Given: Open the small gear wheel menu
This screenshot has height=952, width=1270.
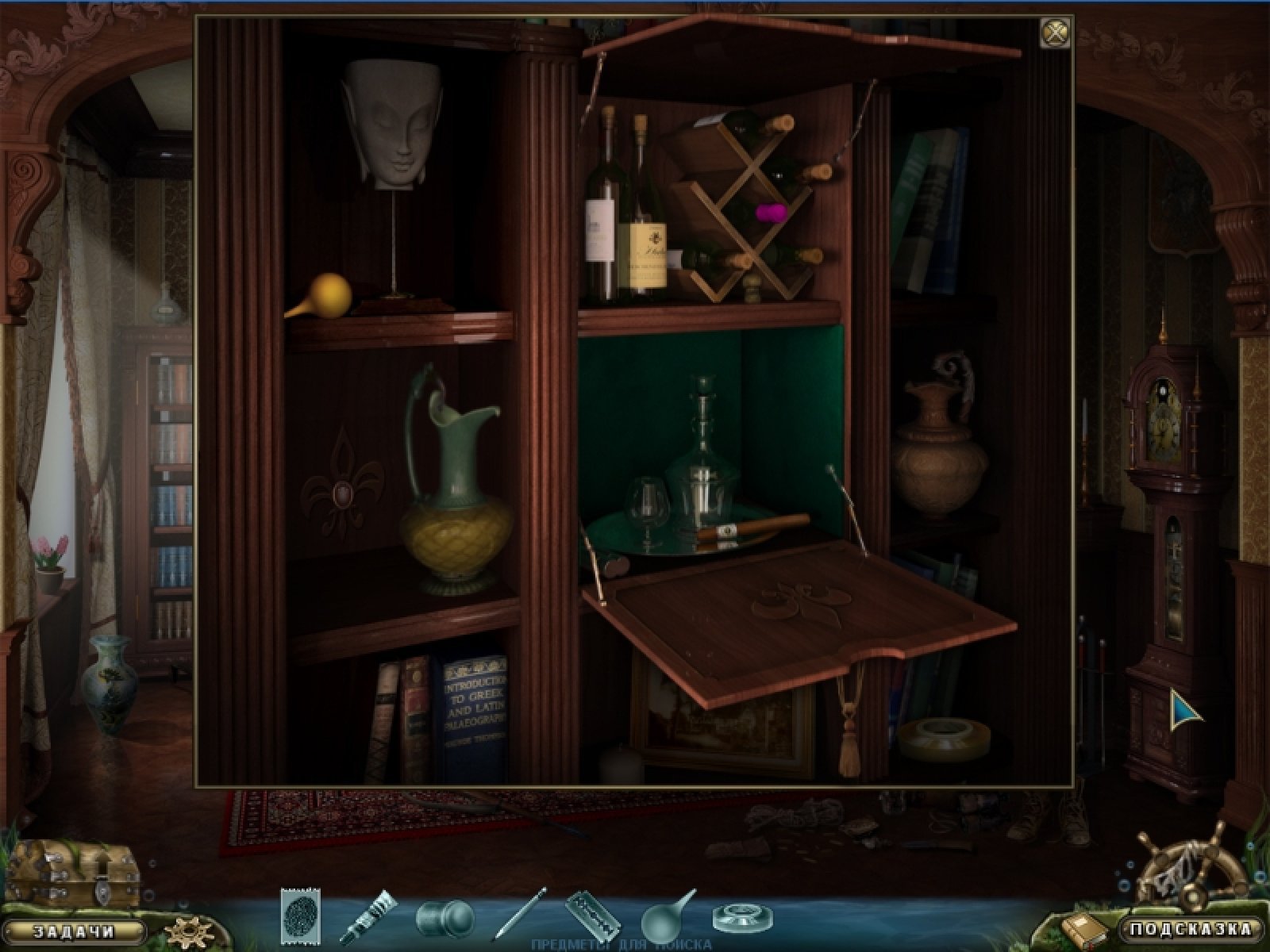Looking at the screenshot, I should tap(187, 931).
